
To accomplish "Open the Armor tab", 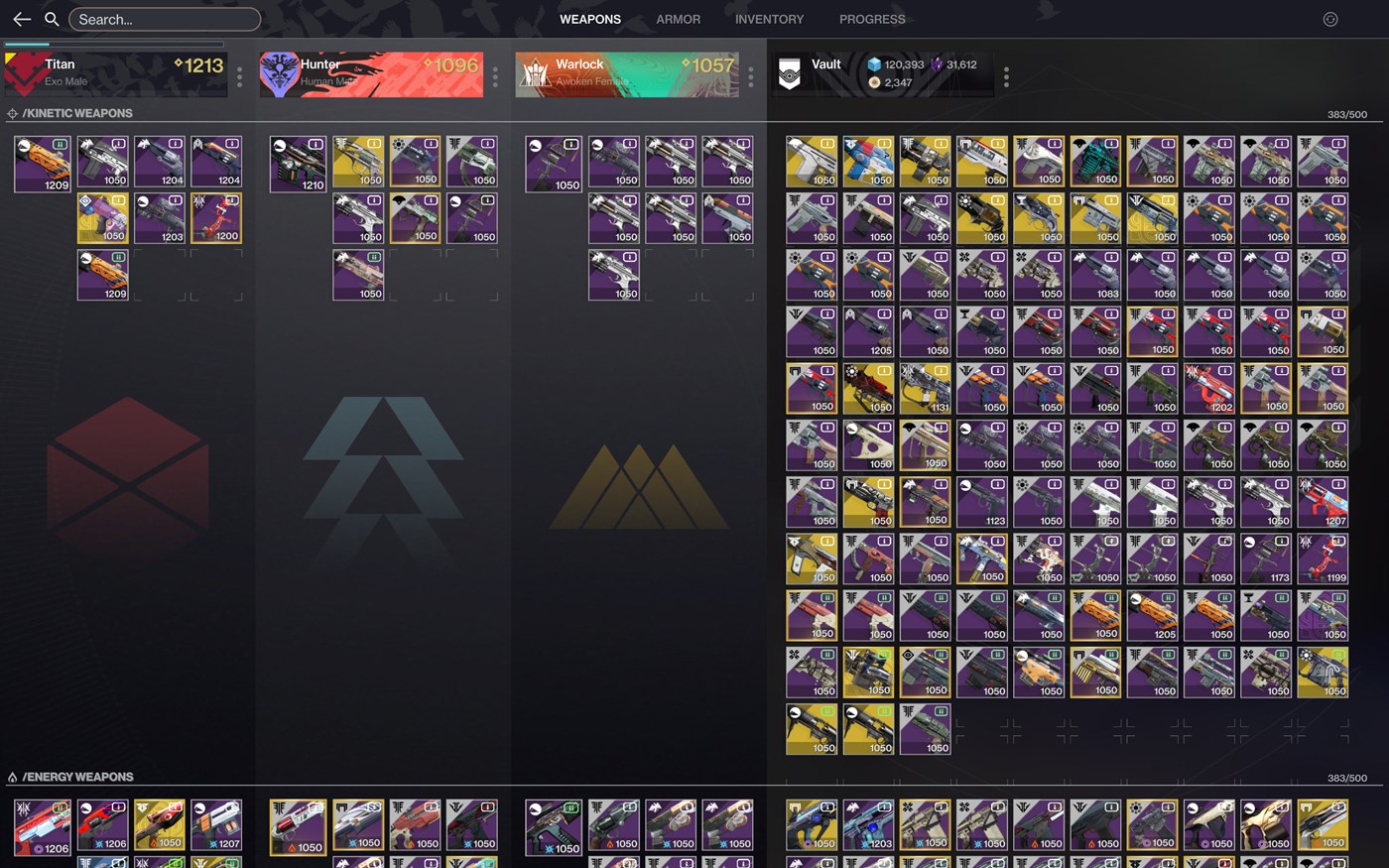I will [678, 19].
